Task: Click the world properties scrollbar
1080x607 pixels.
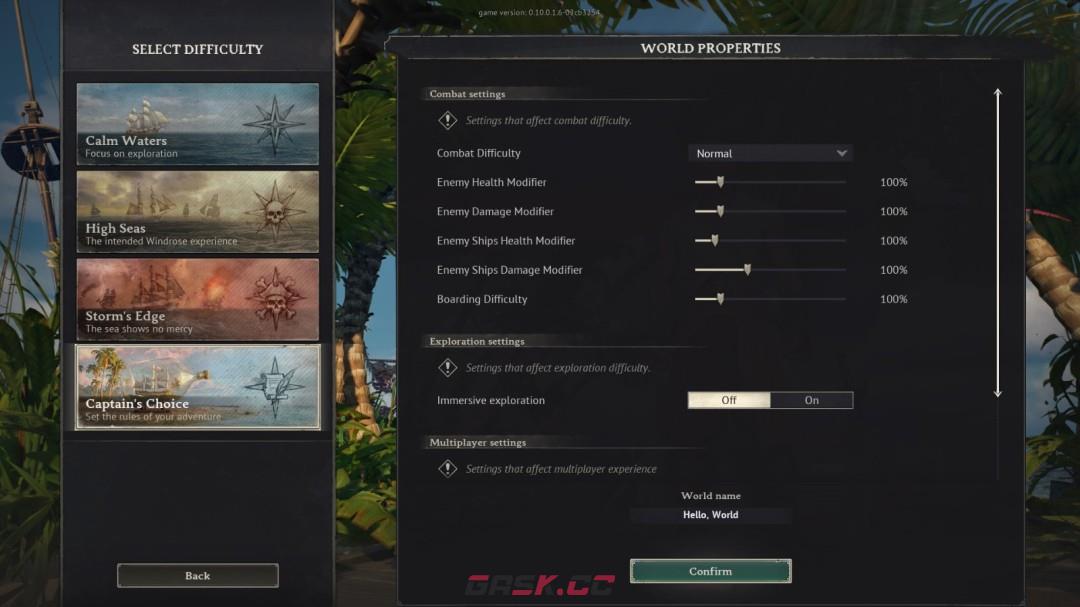Action: coord(997,243)
